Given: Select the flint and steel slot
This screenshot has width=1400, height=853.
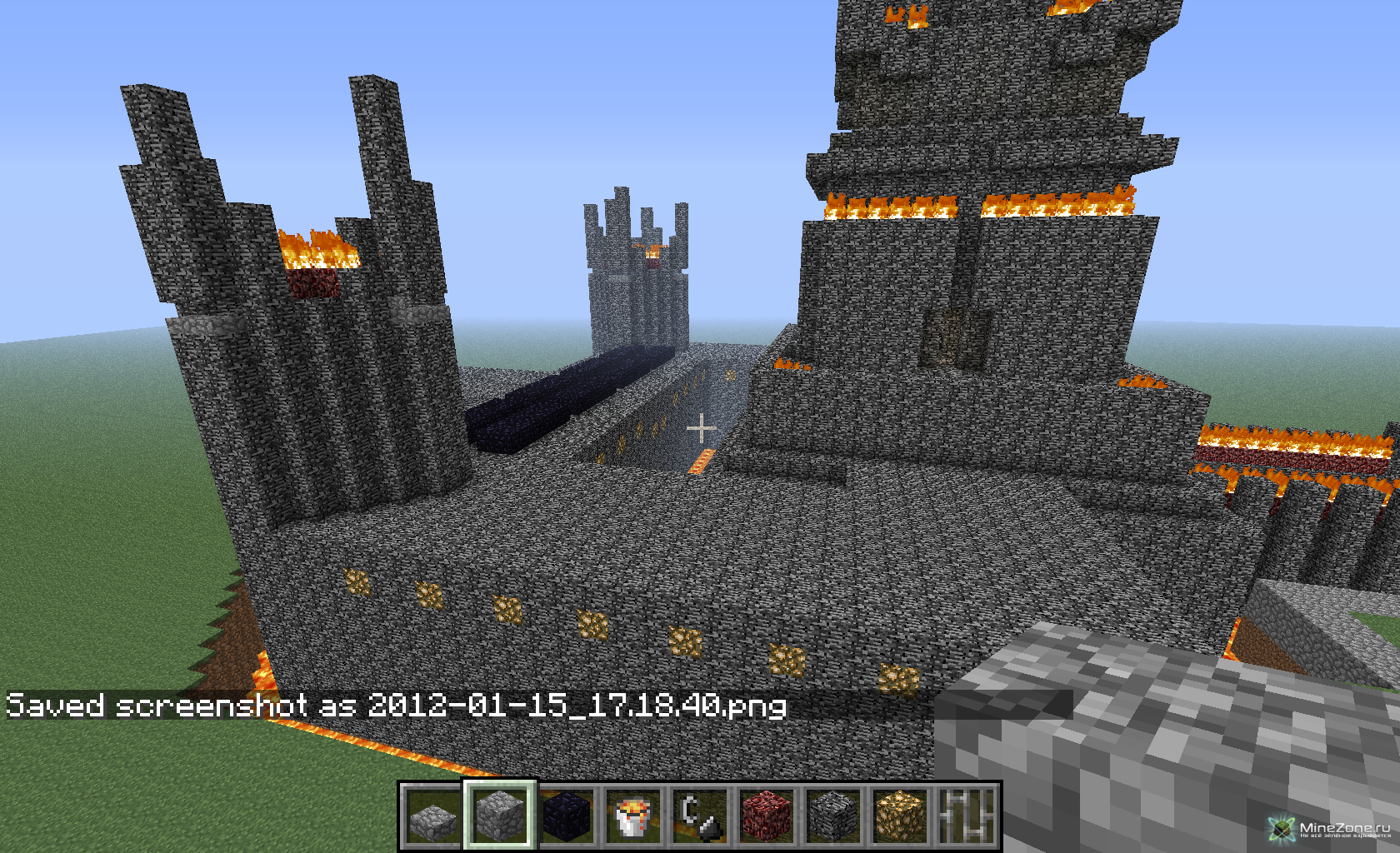Looking at the screenshot, I should coord(700,816).
